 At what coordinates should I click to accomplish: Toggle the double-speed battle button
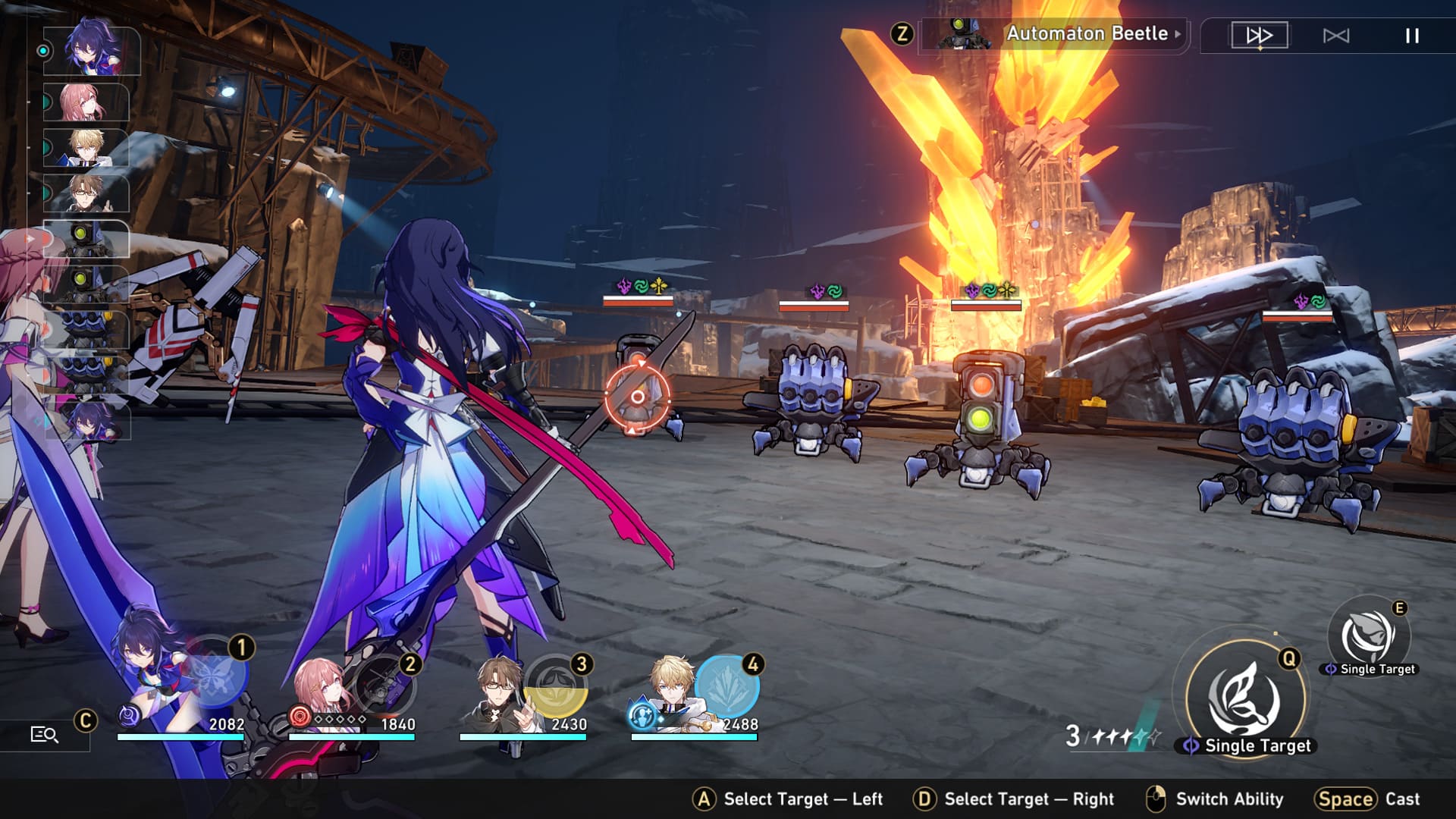pyautogui.click(x=1259, y=36)
